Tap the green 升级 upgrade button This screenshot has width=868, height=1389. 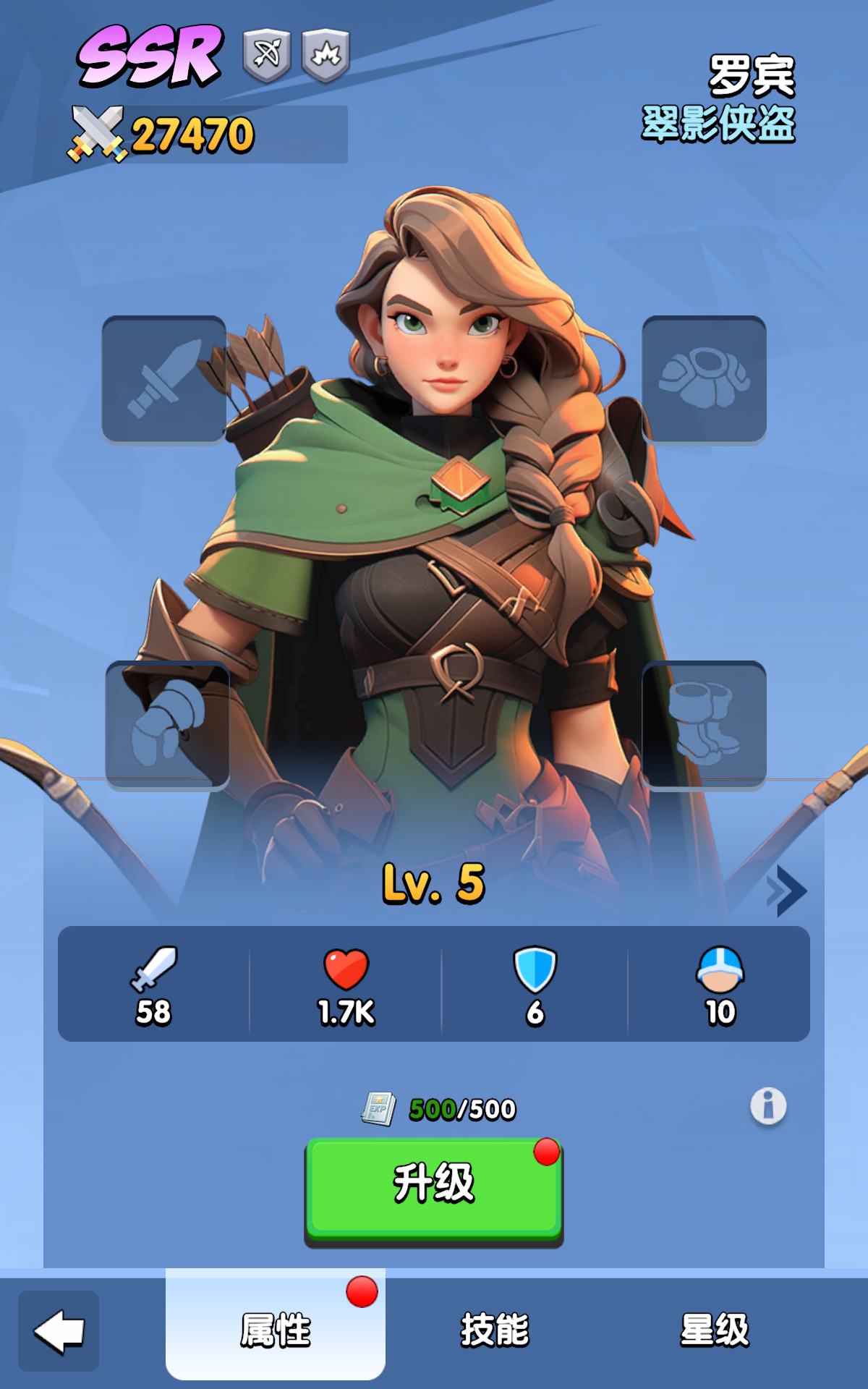pos(433,1188)
